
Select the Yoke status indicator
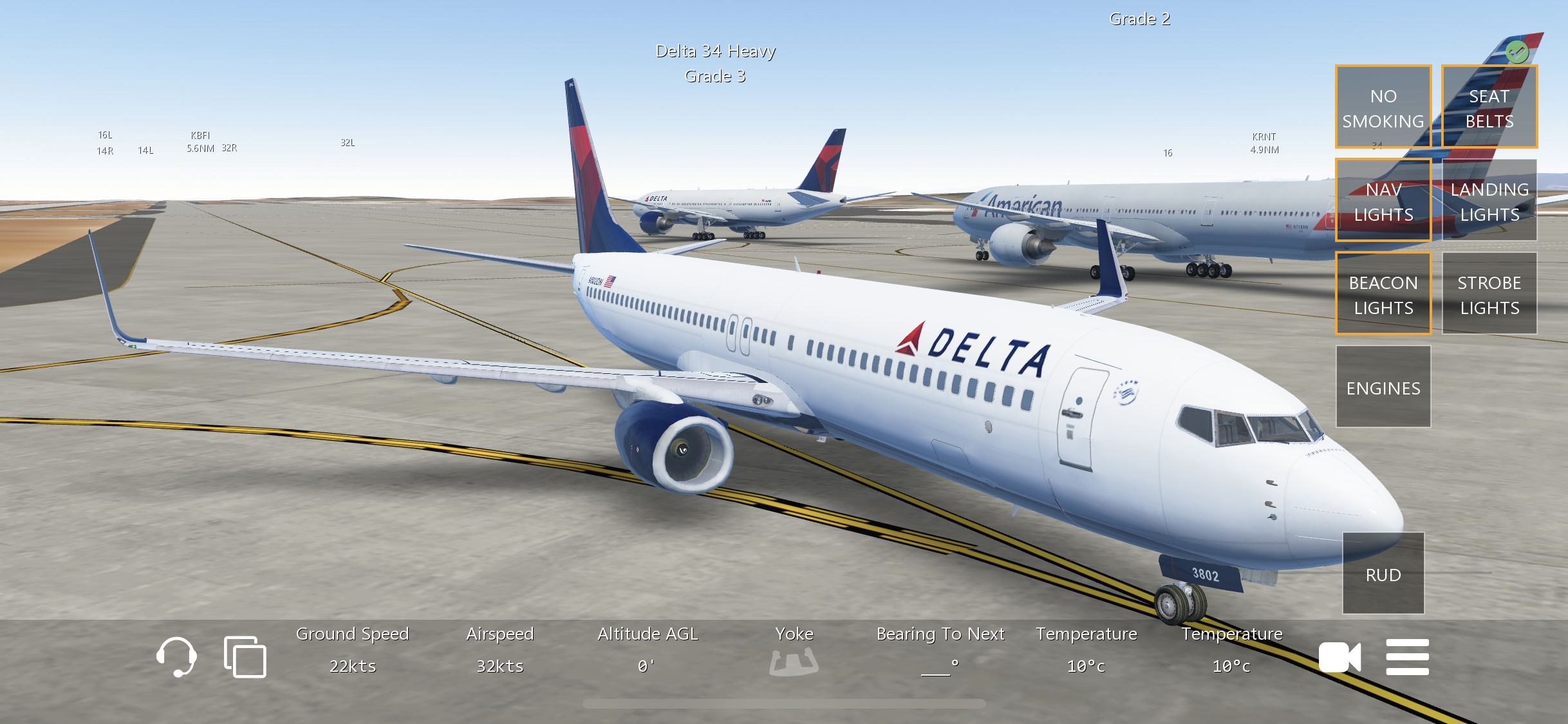(x=794, y=651)
